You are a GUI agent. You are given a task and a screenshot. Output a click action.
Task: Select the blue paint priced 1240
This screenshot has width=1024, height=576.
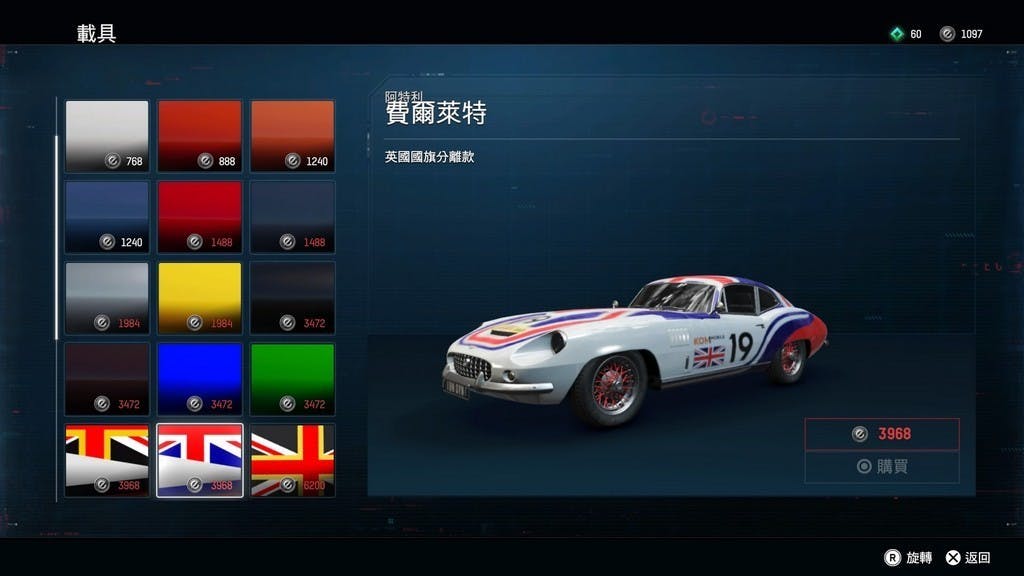[107, 217]
